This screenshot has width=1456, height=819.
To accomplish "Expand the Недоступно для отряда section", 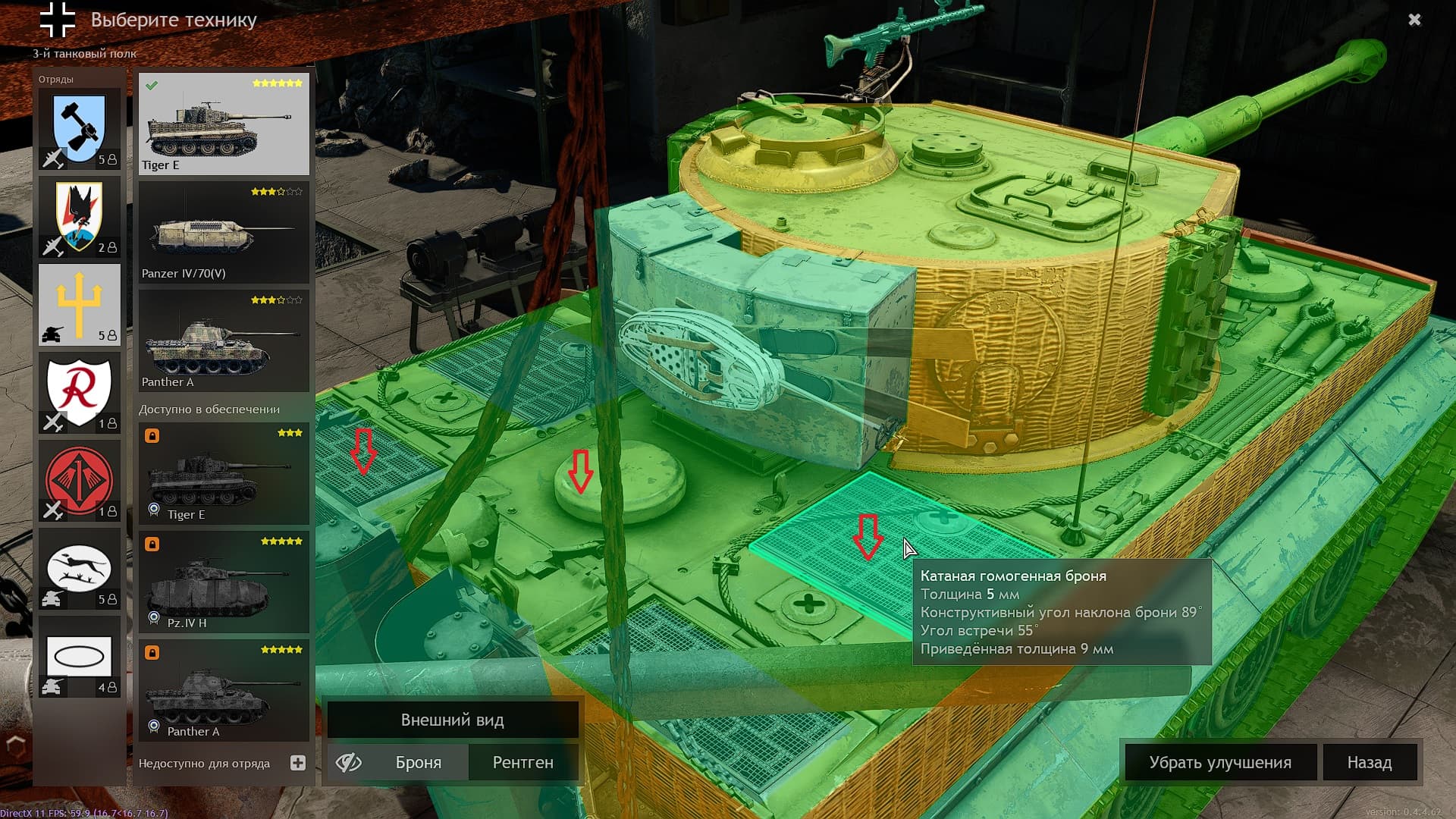I will [x=298, y=763].
